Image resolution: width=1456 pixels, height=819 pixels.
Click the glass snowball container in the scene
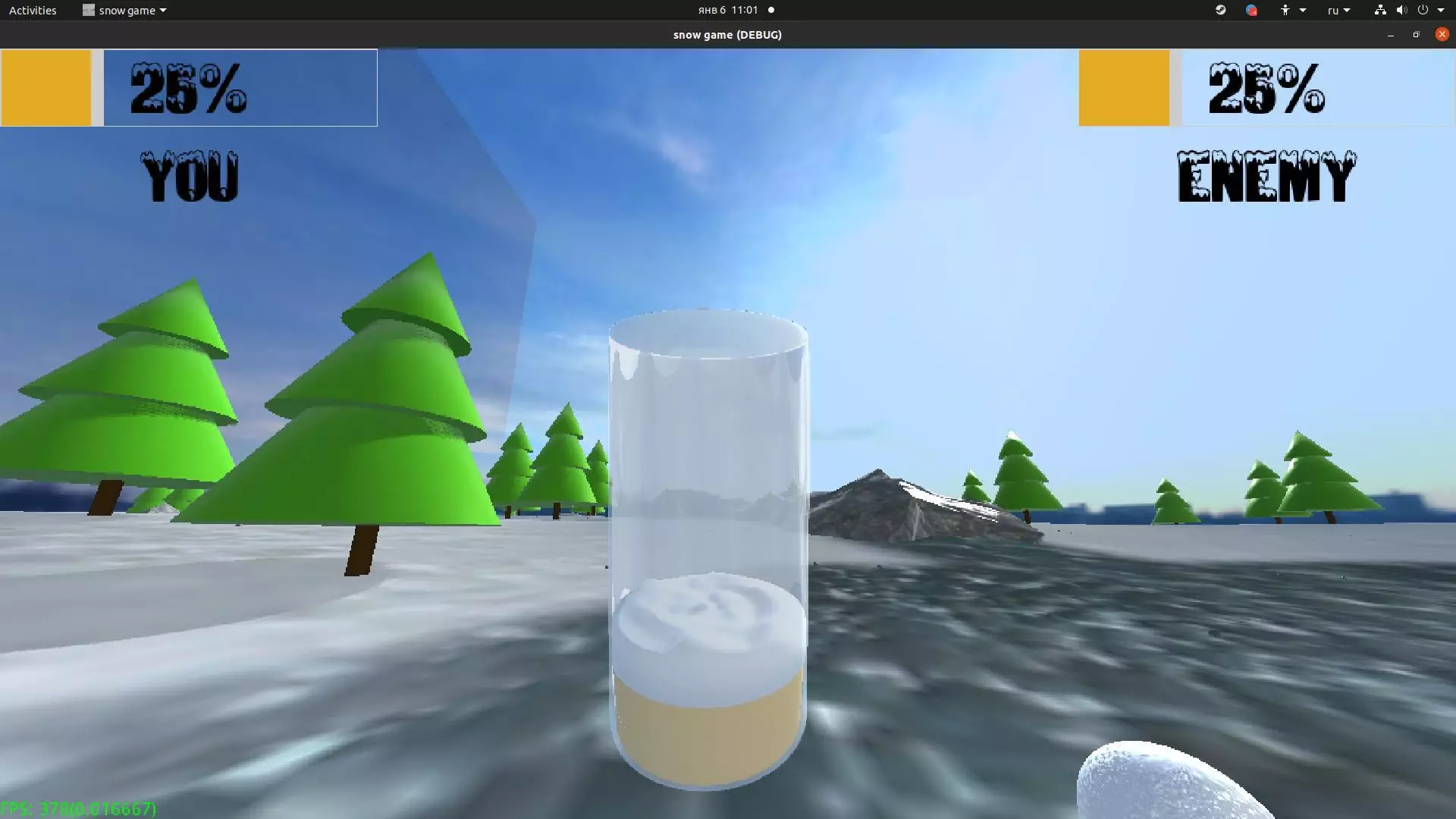(x=709, y=546)
